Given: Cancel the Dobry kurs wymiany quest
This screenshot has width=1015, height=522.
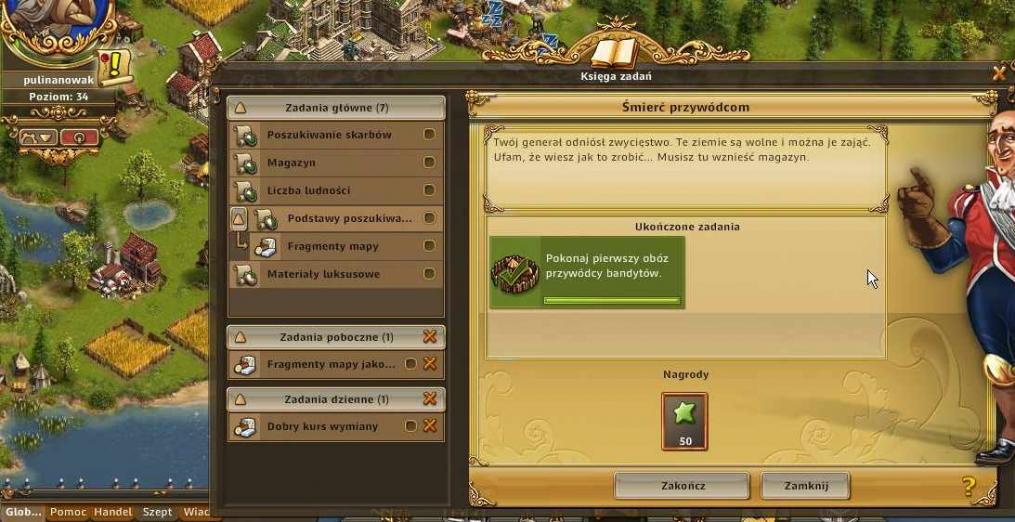Looking at the screenshot, I should 431,427.
